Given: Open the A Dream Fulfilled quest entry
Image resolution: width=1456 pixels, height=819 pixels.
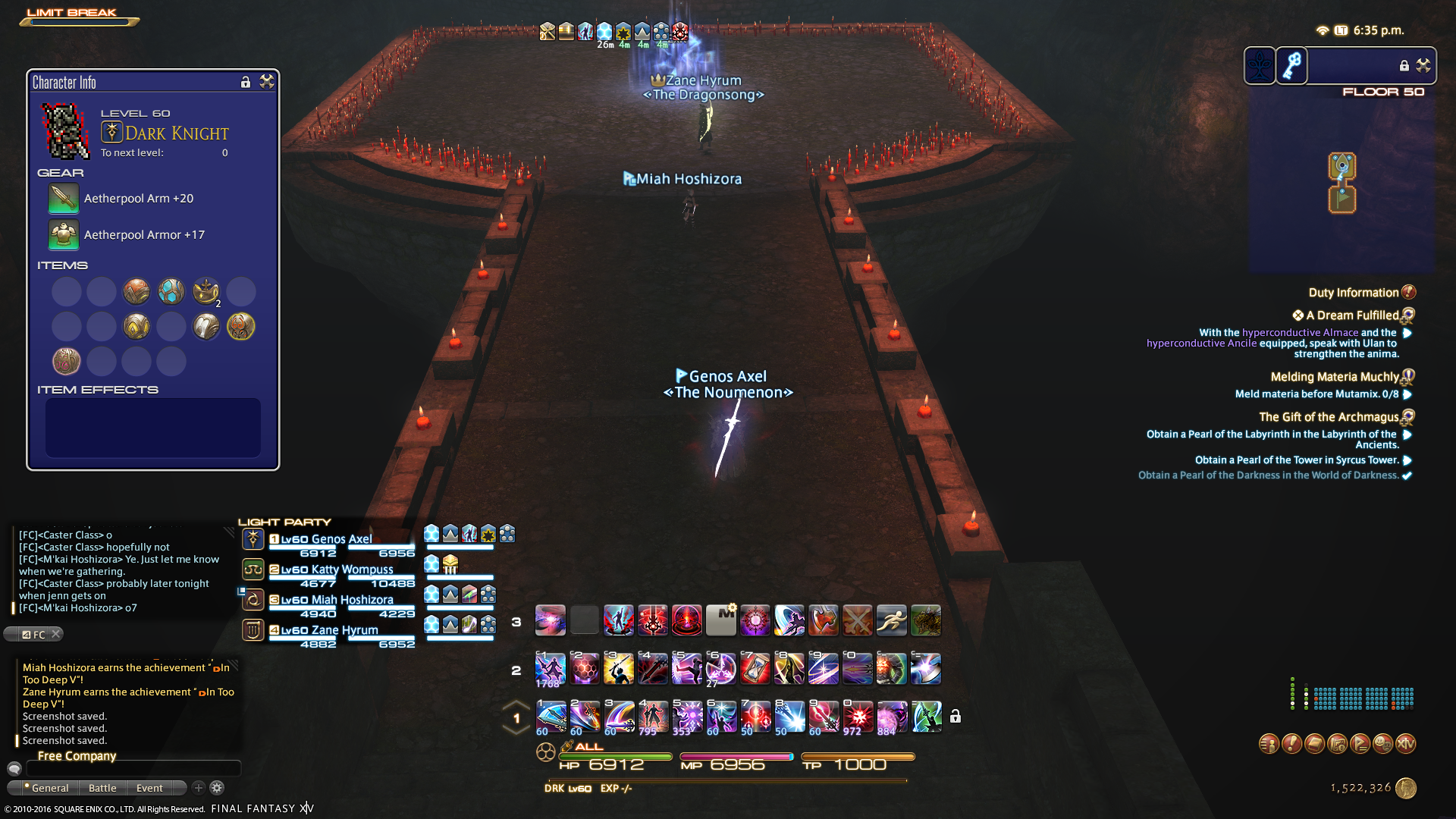Looking at the screenshot, I should point(1351,315).
